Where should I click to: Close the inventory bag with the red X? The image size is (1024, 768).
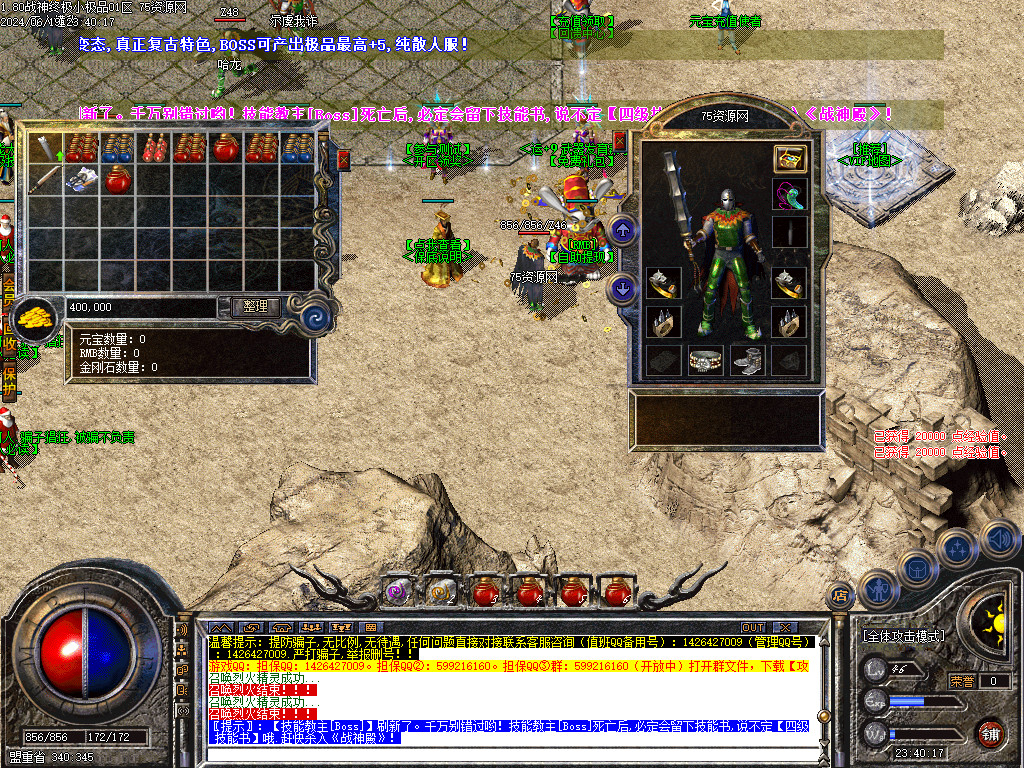(344, 158)
